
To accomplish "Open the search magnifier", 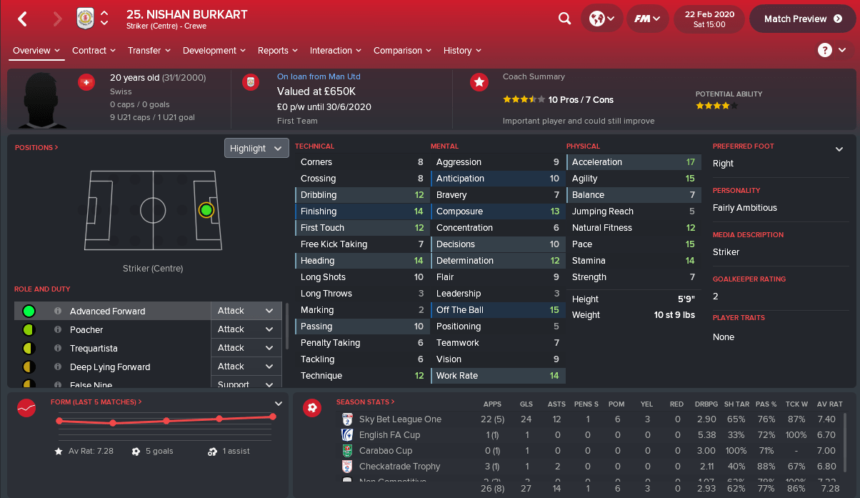I will click(x=565, y=18).
